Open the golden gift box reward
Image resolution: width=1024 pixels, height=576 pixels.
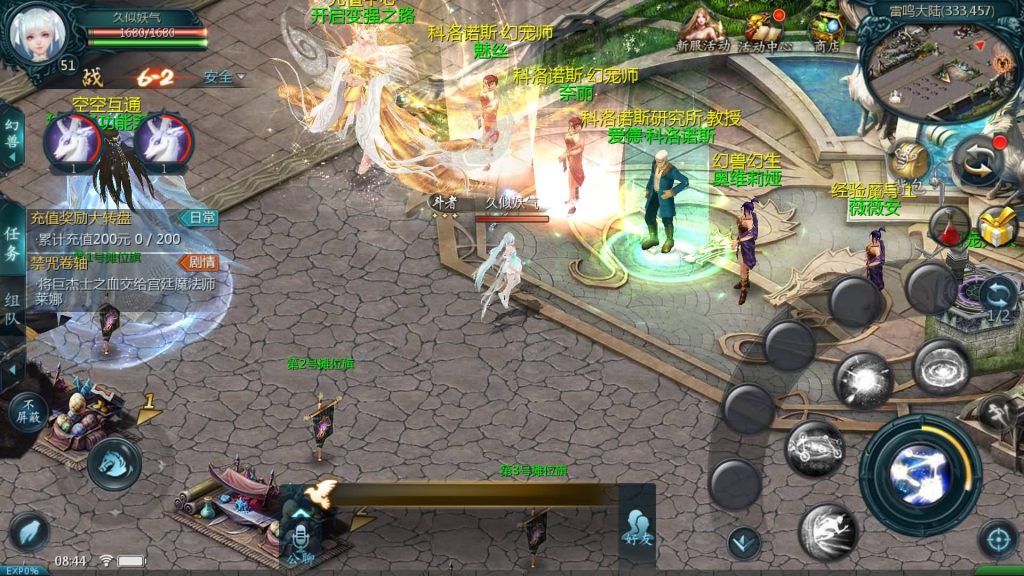point(996,227)
